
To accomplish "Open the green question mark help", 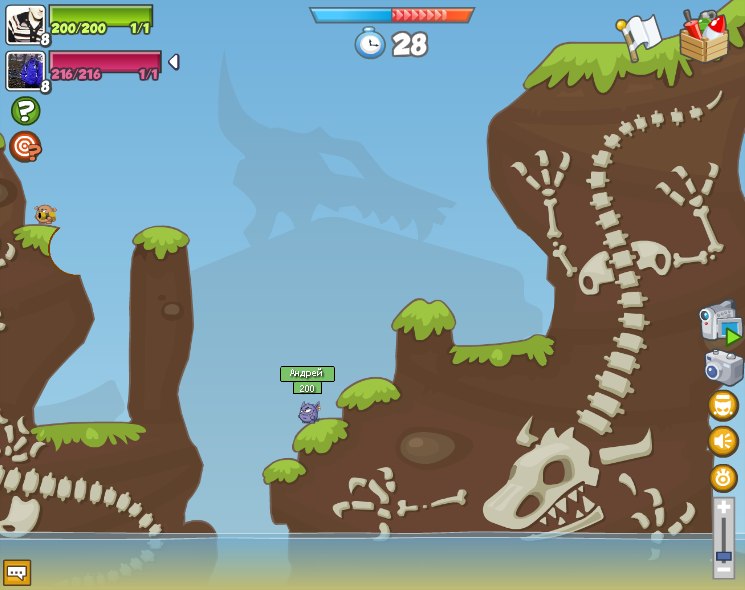I will click(25, 110).
